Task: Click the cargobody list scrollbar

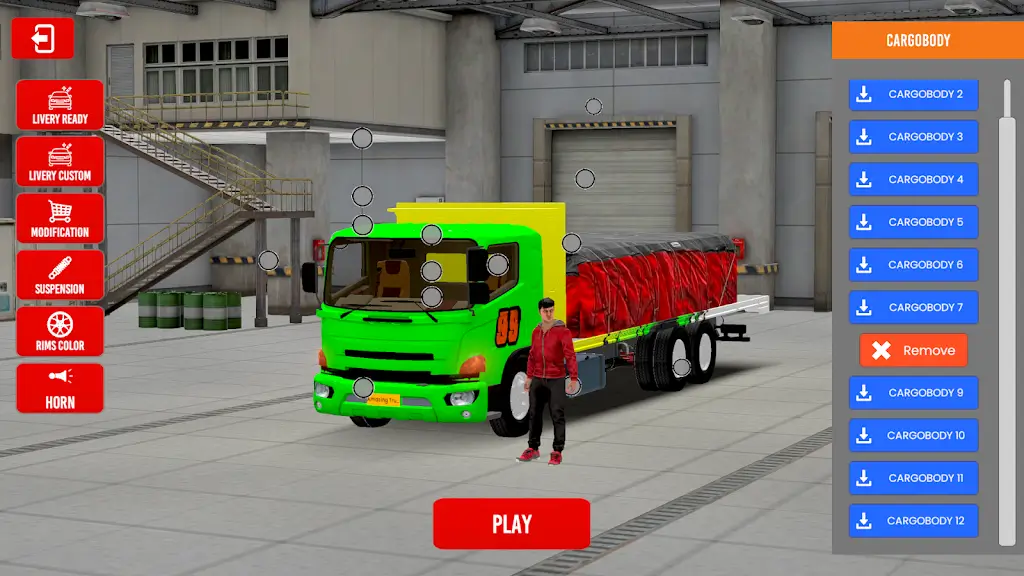Action: (1006, 330)
